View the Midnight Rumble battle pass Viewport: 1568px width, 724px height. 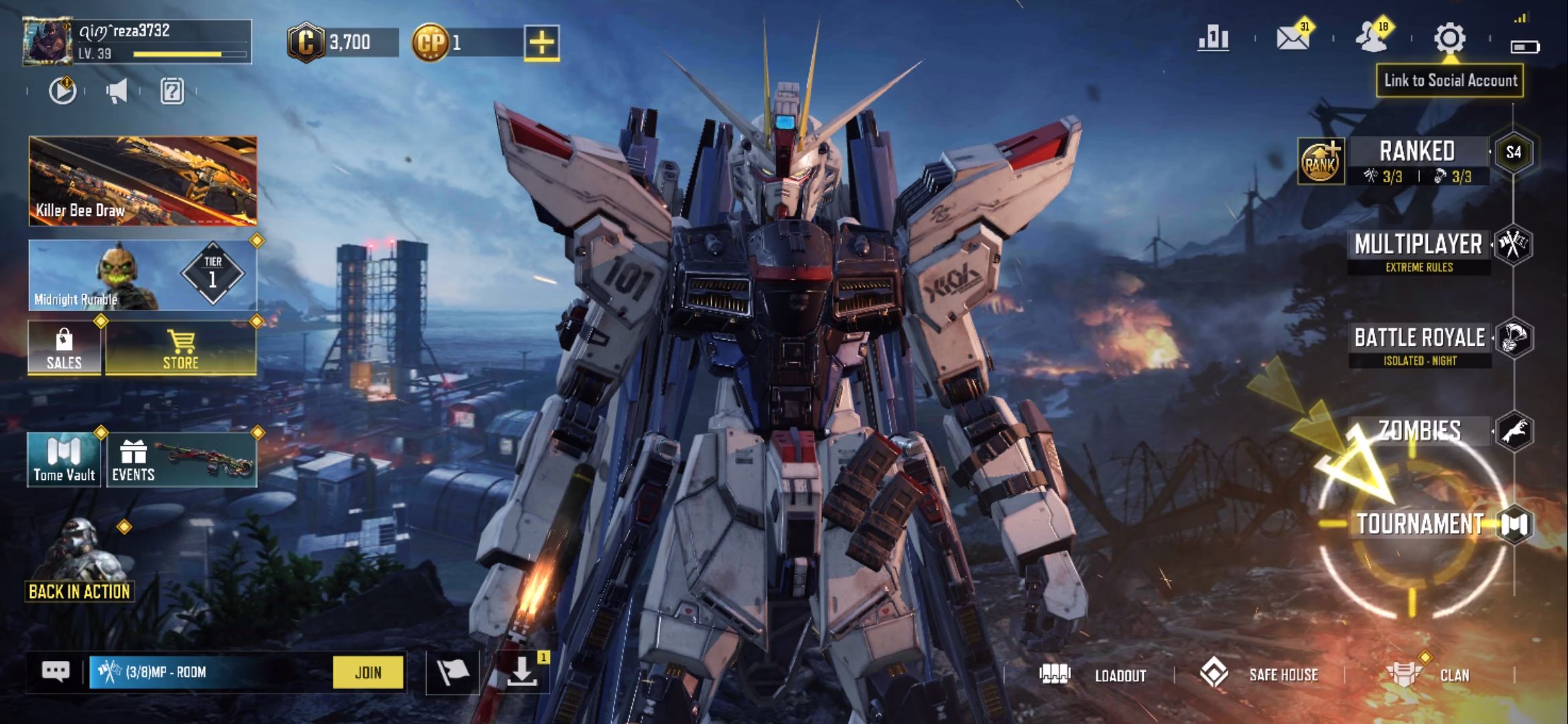click(143, 275)
